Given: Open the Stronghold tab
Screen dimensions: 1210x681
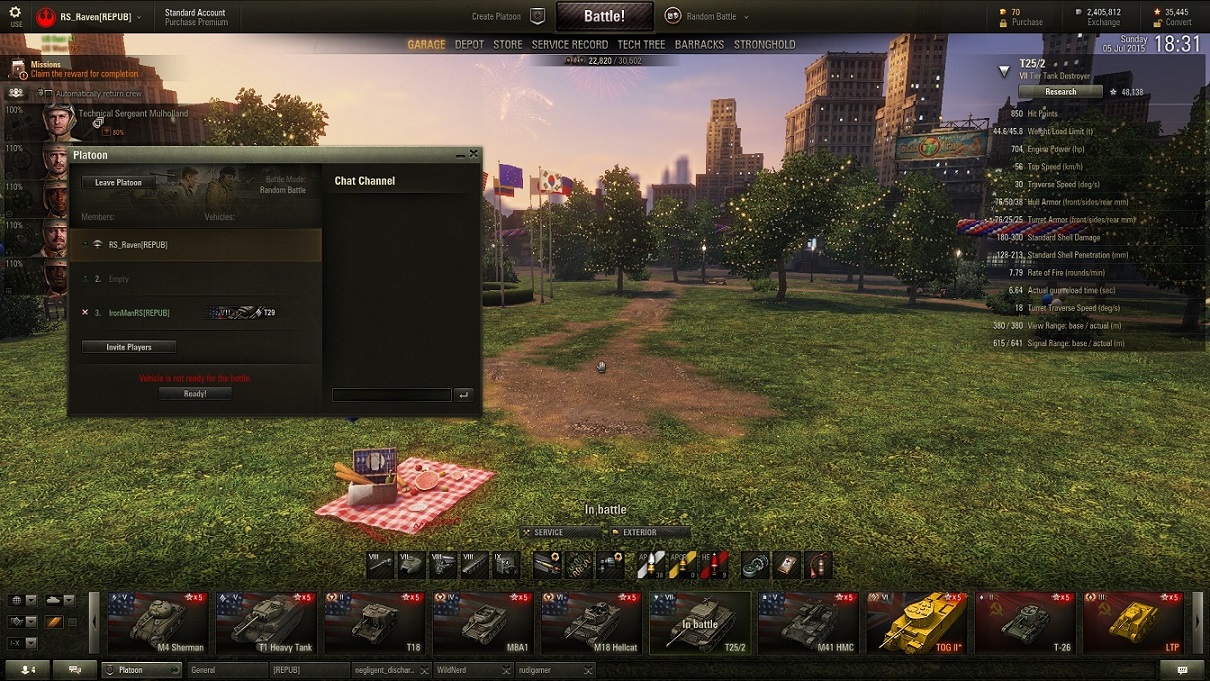Looking at the screenshot, I should (765, 45).
